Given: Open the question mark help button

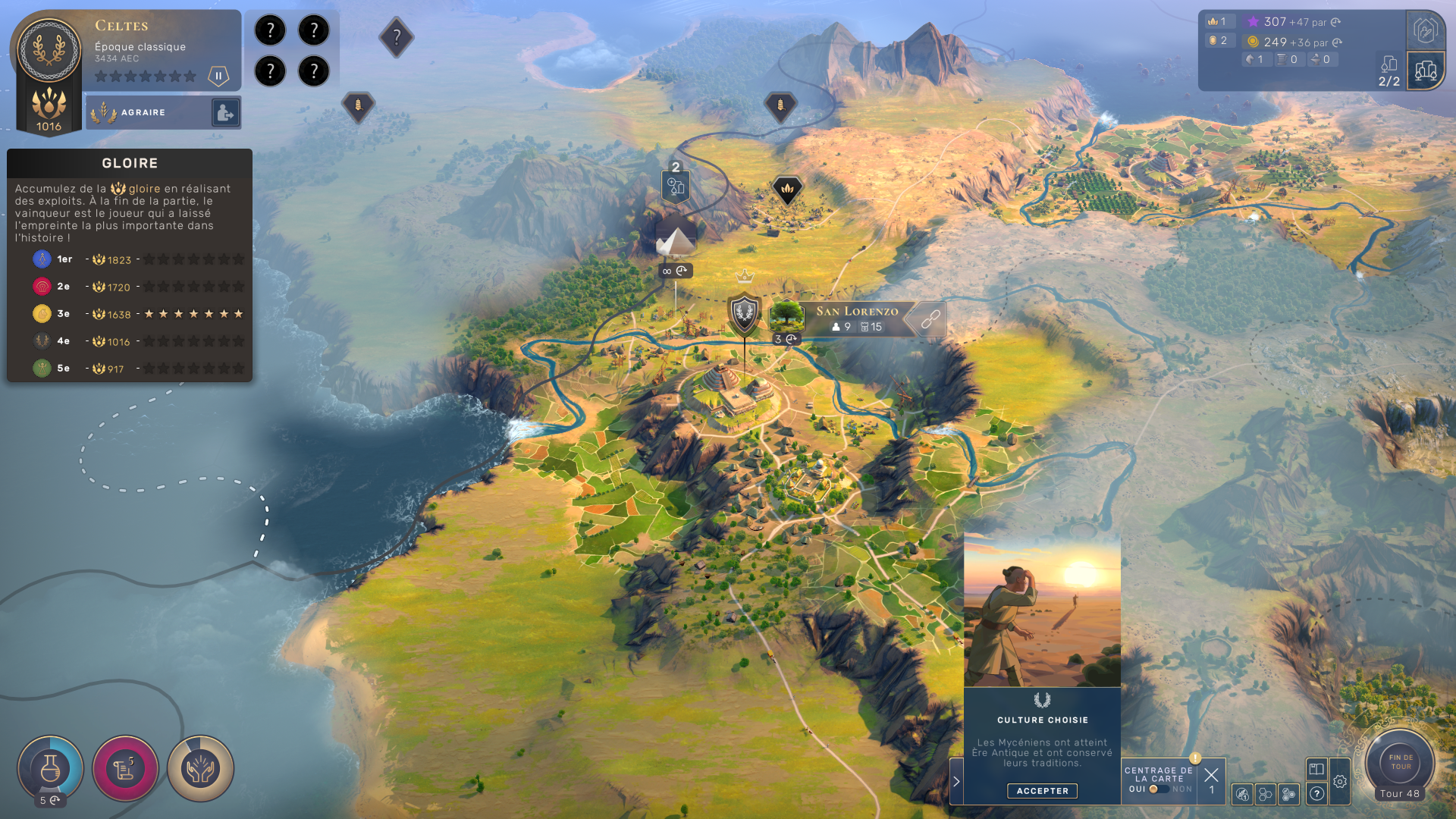Looking at the screenshot, I should tap(1316, 794).
